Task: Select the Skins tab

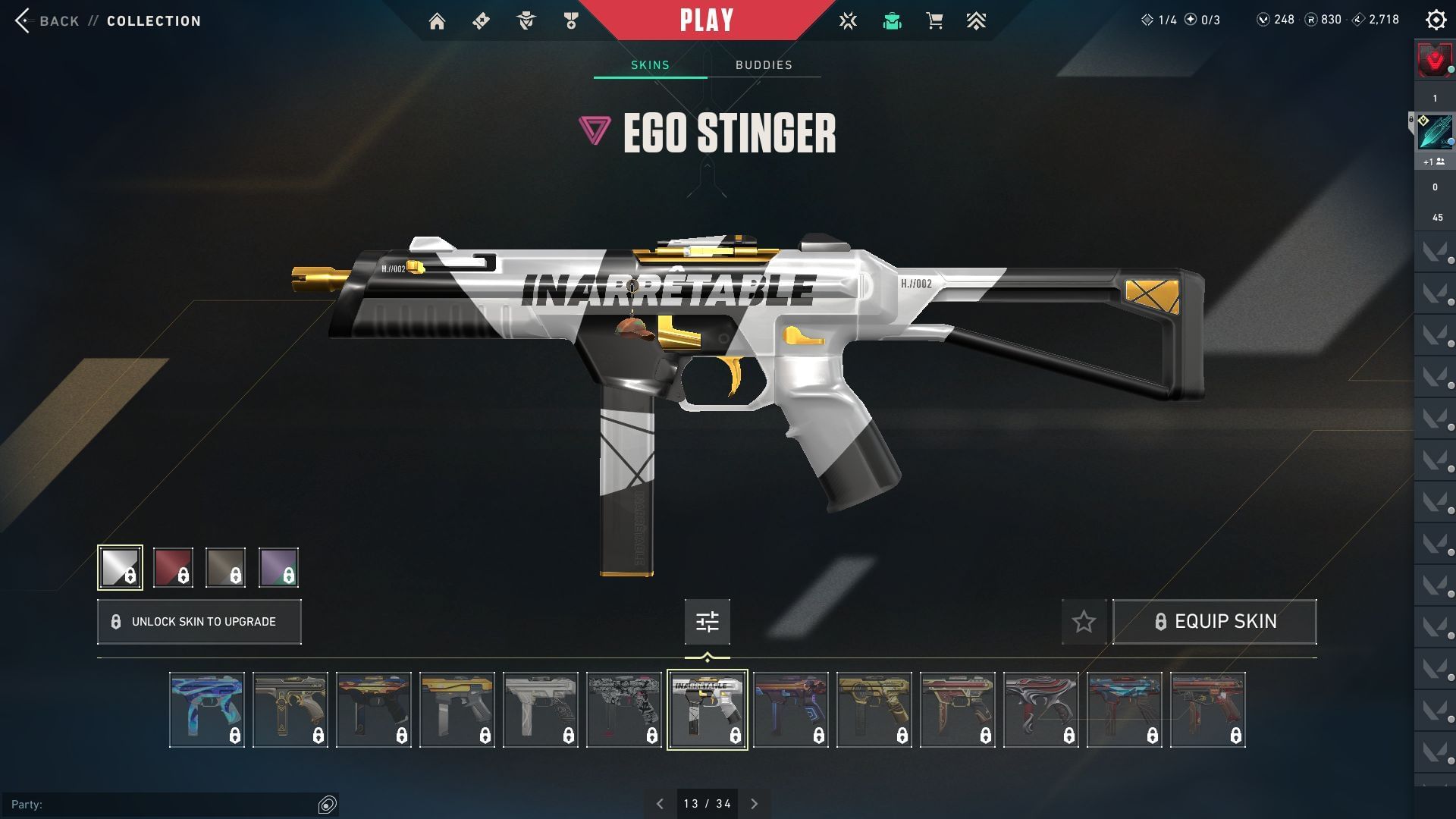Action: point(650,65)
